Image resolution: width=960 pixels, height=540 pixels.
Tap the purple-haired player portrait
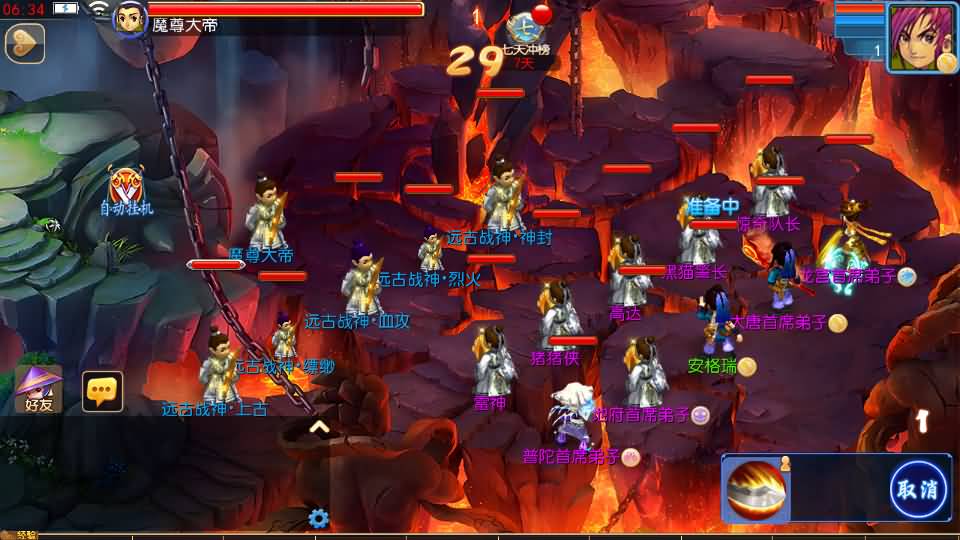[919, 37]
